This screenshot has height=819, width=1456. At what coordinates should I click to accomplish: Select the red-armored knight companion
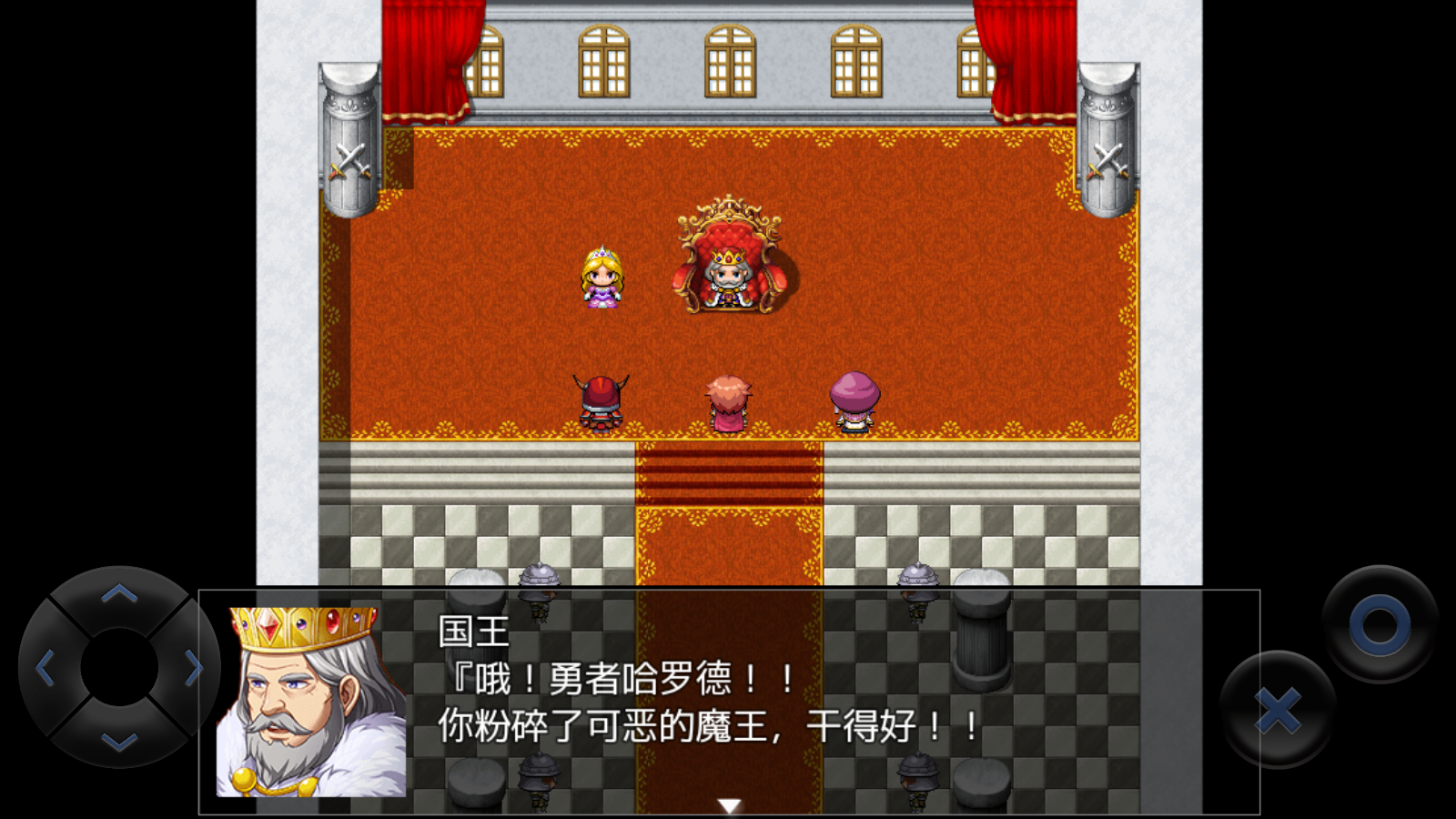(602, 402)
